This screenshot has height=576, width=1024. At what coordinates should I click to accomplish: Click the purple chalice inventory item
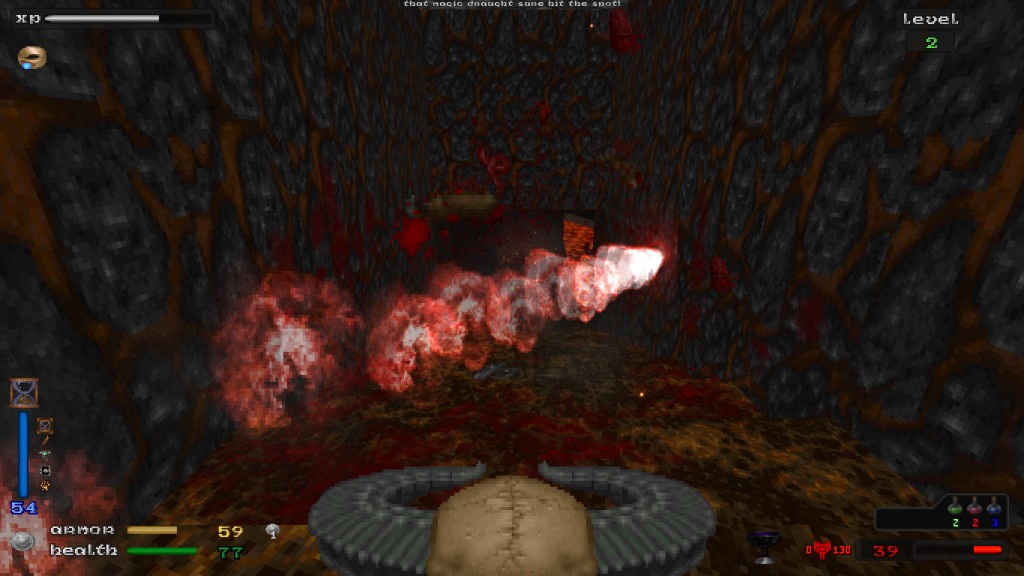[764, 543]
